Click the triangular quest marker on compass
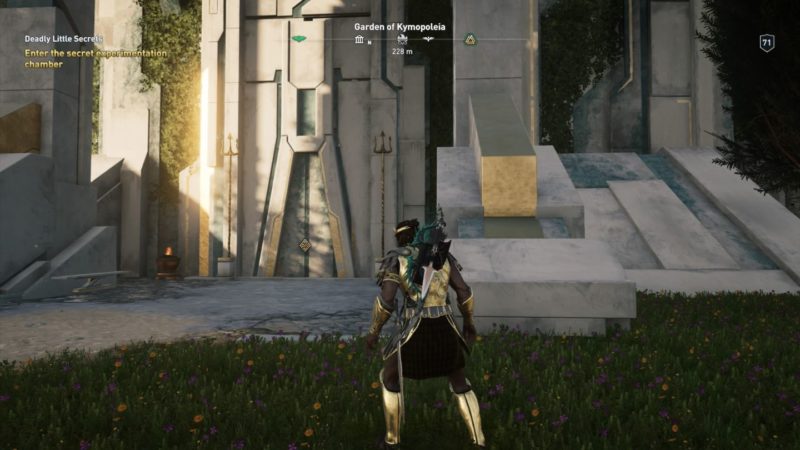 [x=469, y=40]
